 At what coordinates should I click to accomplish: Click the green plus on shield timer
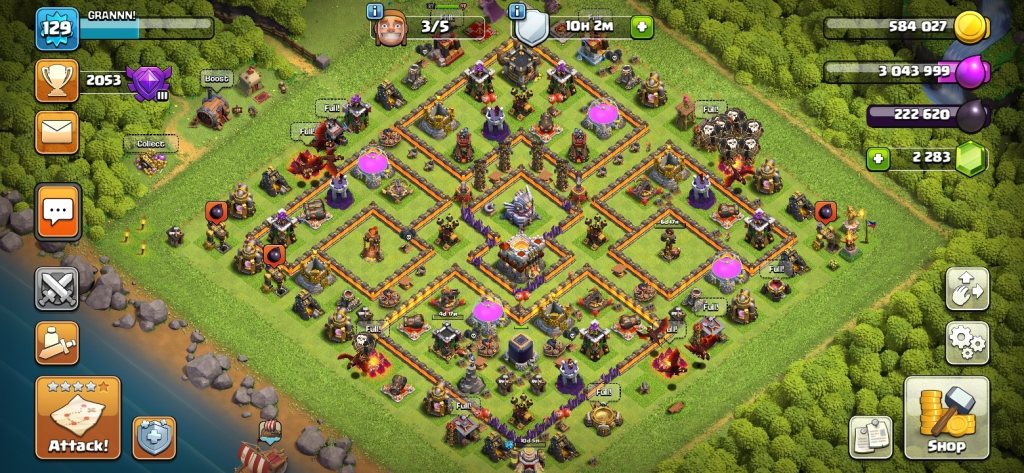[639, 27]
